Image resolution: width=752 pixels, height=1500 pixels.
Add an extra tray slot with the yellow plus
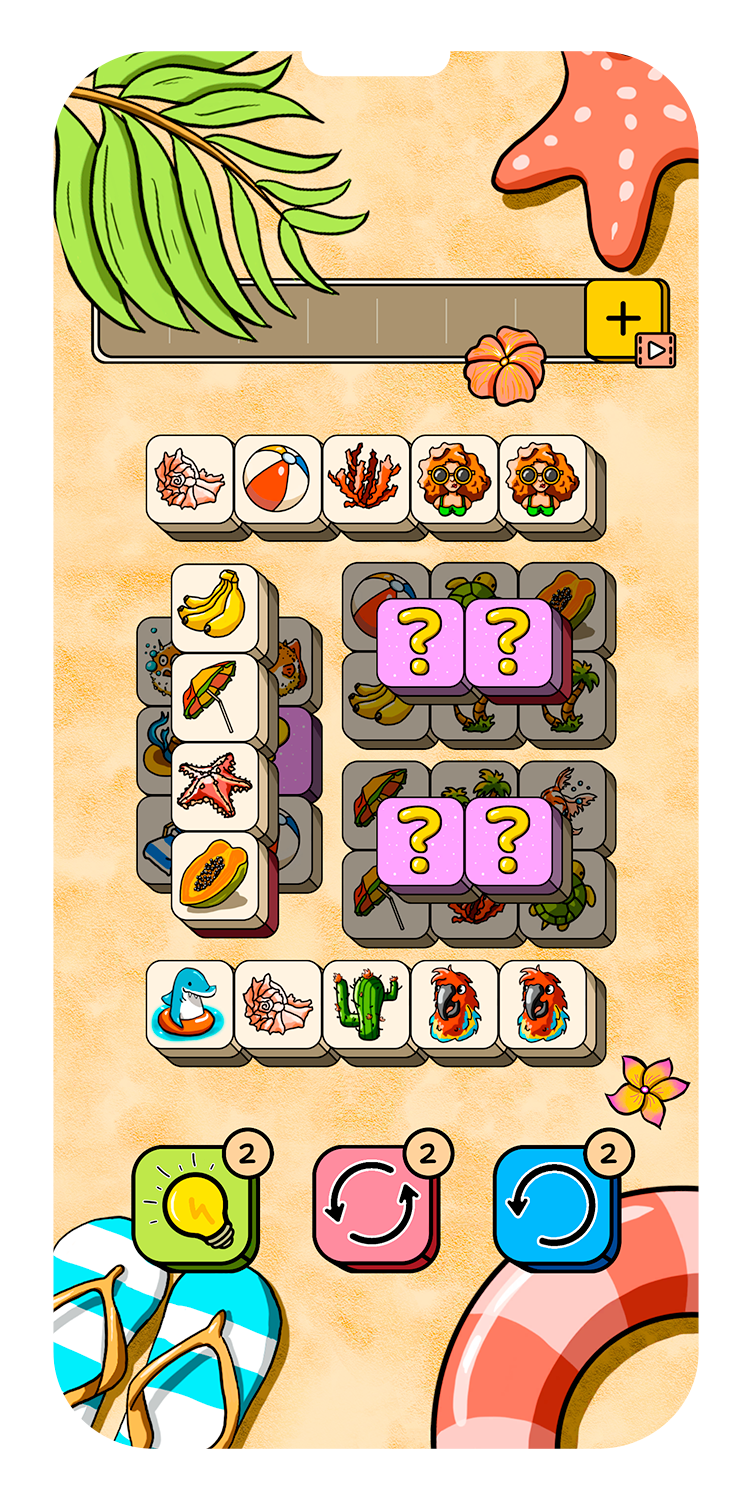point(623,319)
